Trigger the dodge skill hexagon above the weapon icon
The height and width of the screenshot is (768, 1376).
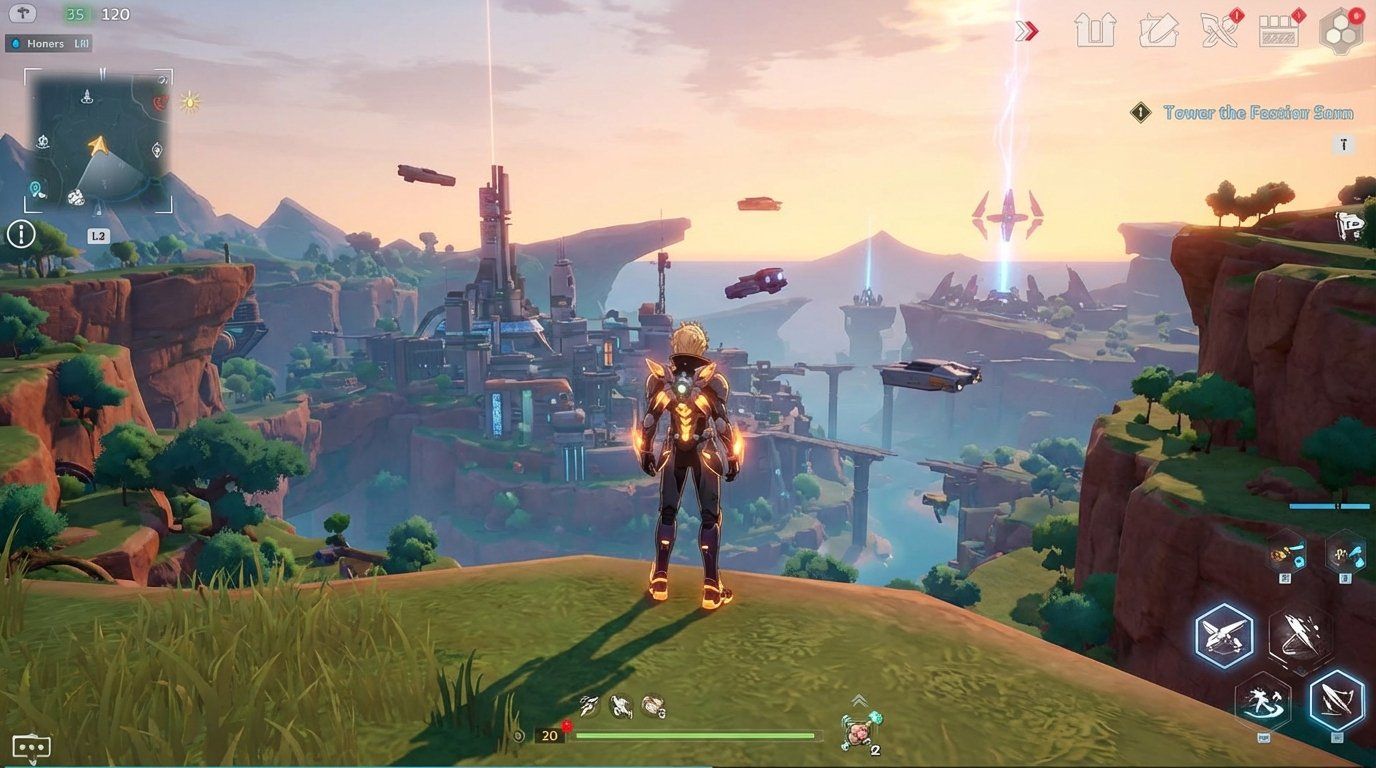pos(1261,702)
